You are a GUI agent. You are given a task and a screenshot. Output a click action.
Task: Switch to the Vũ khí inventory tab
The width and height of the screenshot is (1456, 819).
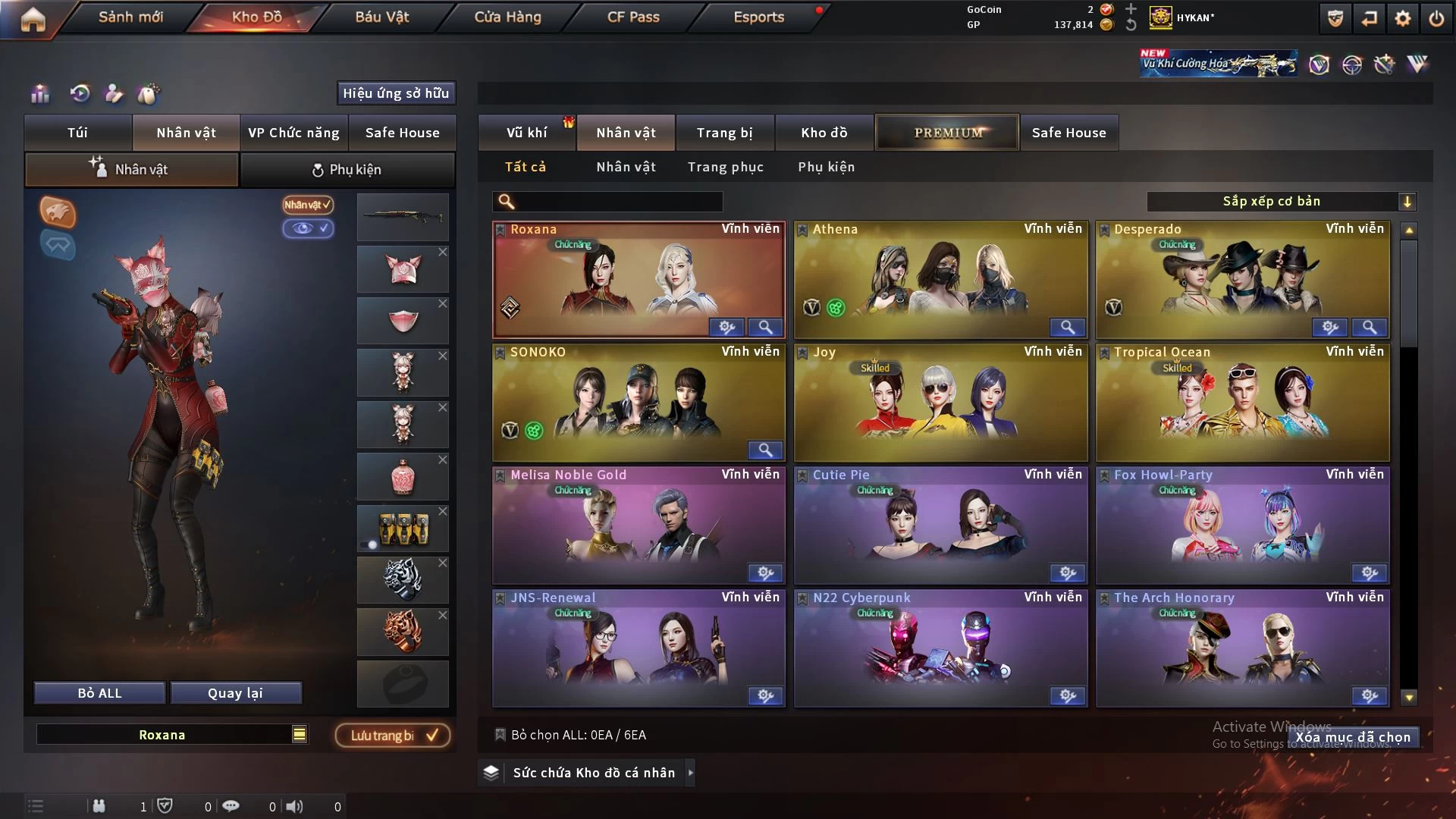click(526, 133)
